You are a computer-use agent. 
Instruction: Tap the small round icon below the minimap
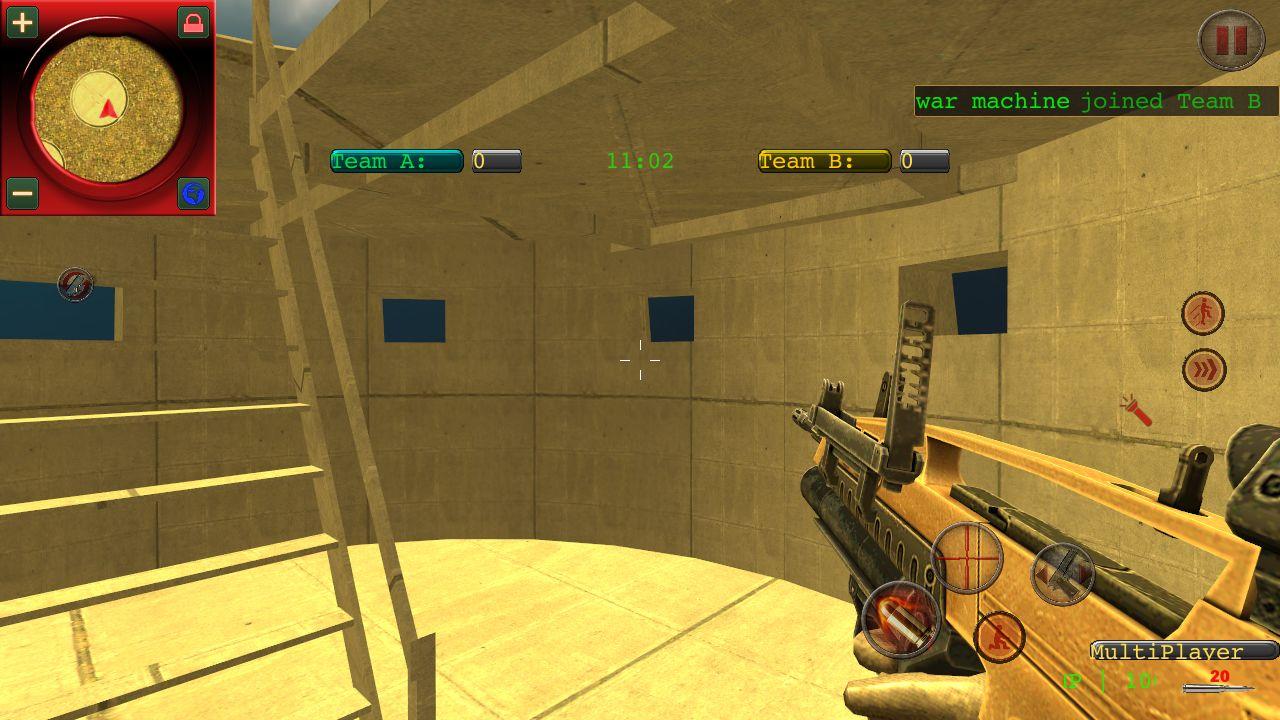[x=75, y=285]
